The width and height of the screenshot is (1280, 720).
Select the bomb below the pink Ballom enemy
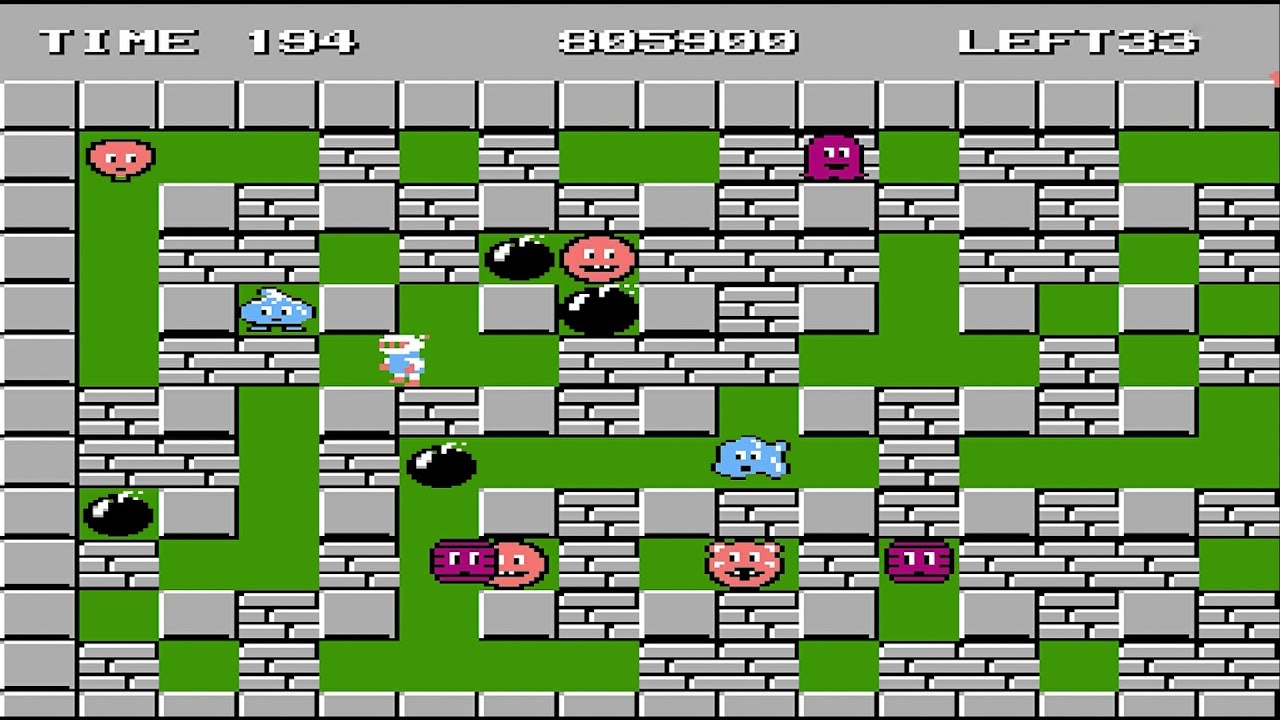point(597,313)
